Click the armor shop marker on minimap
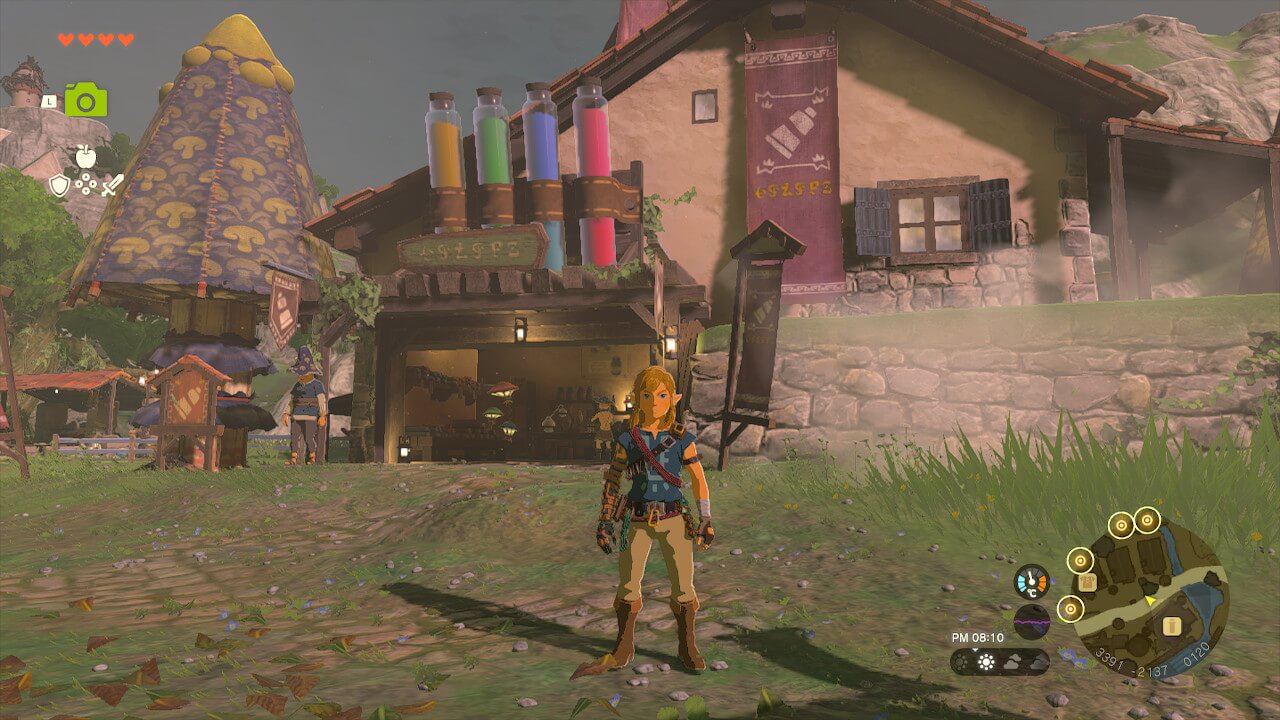Viewport: 1280px width, 720px height. 1088,582
